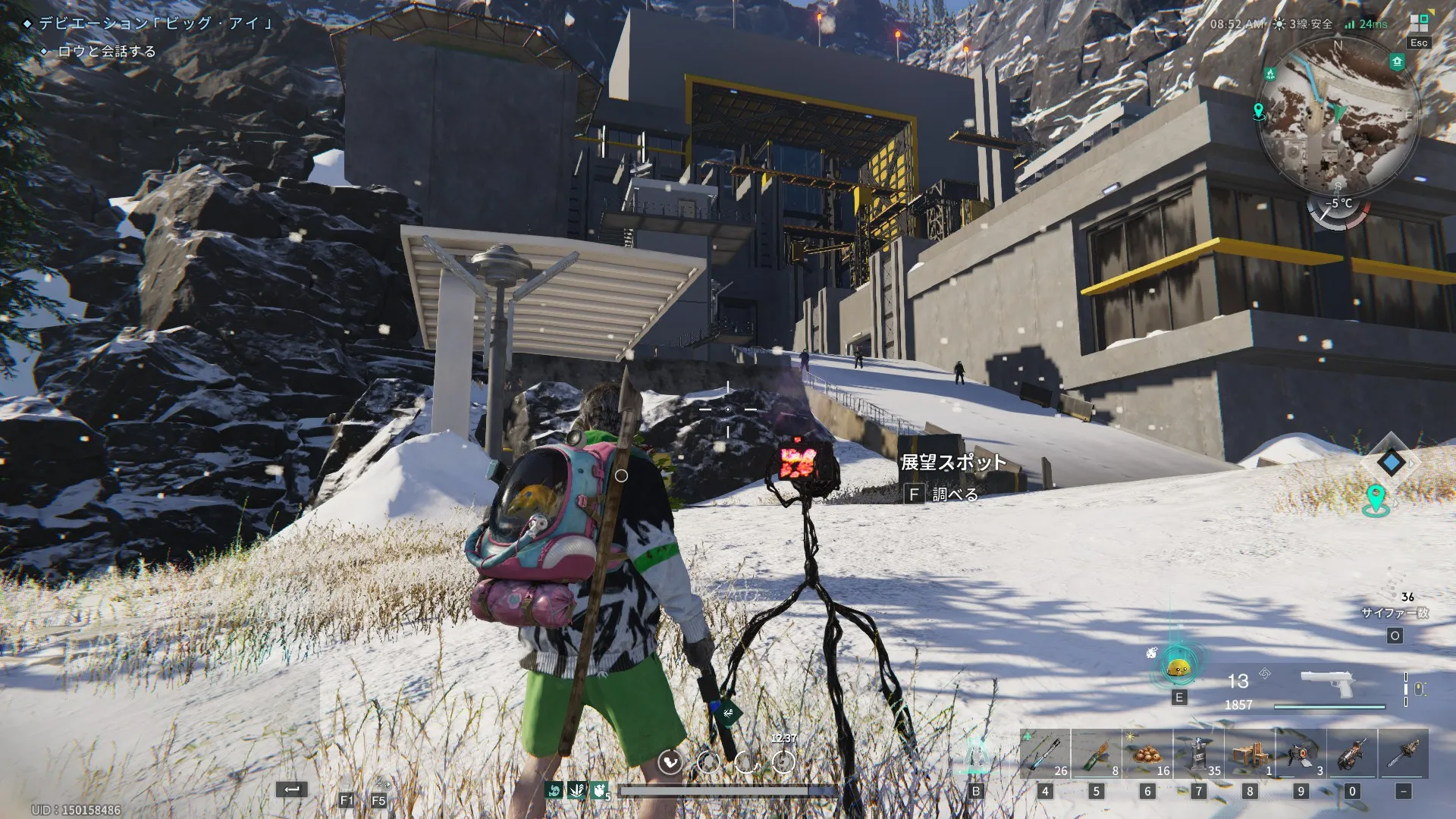Select the wooden table and chair slot
The image size is (1456, 819).
1250,754
